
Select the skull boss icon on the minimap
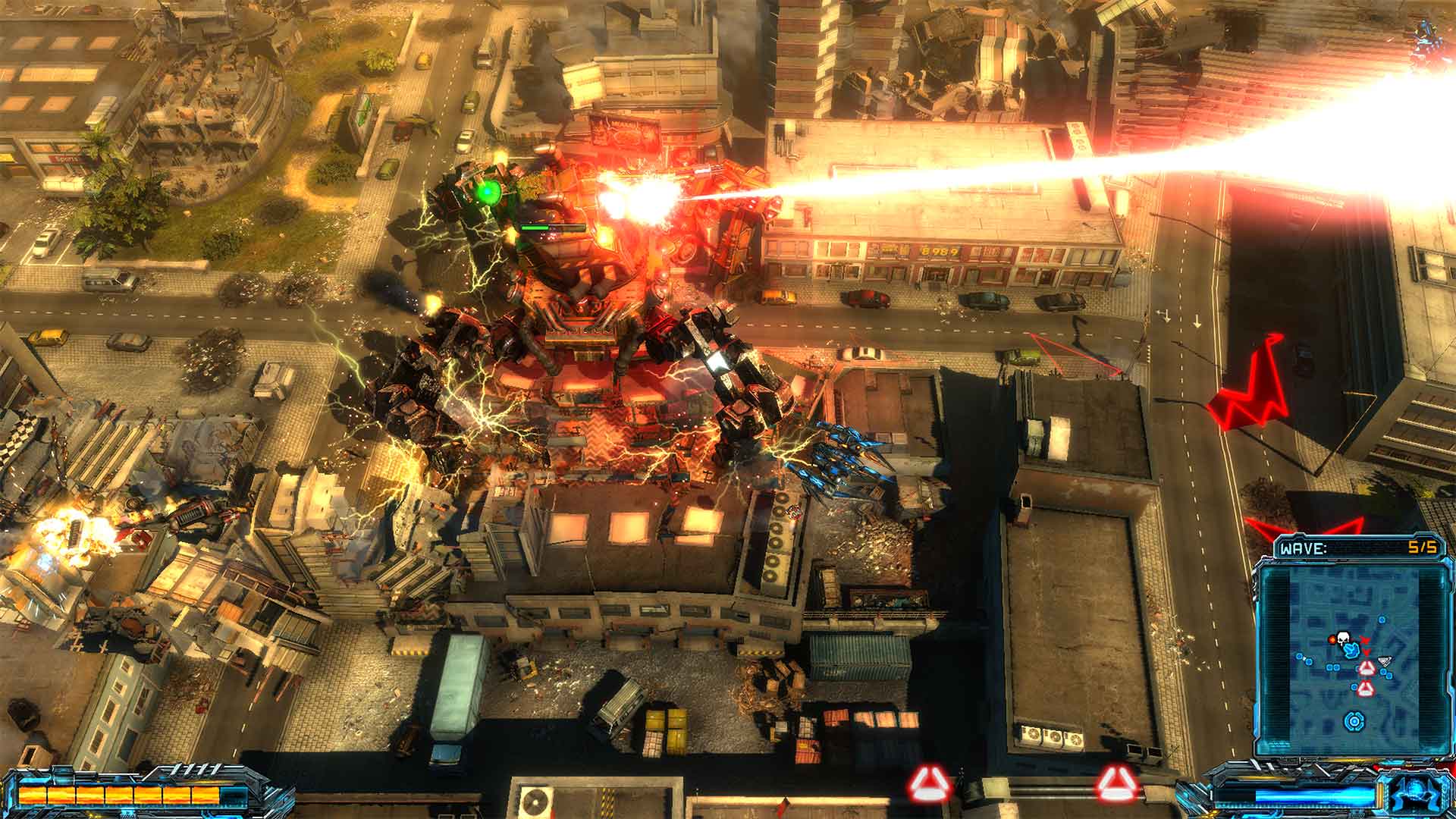pyautogui.click(x=1343, y=639)
